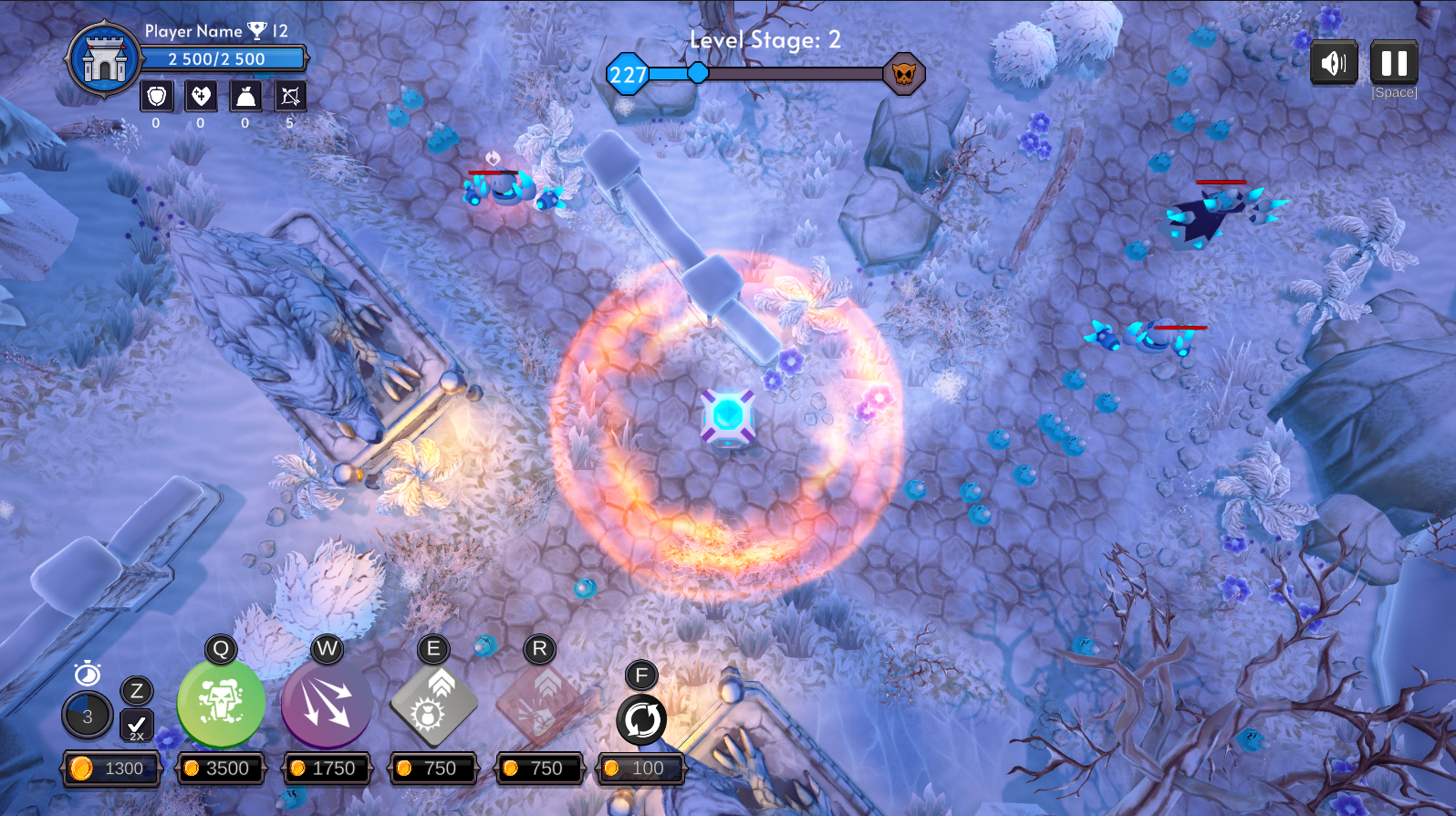This screenshot has height=816, width=1456.
Task: Select the heart healing stat icon
Action: 201,96
